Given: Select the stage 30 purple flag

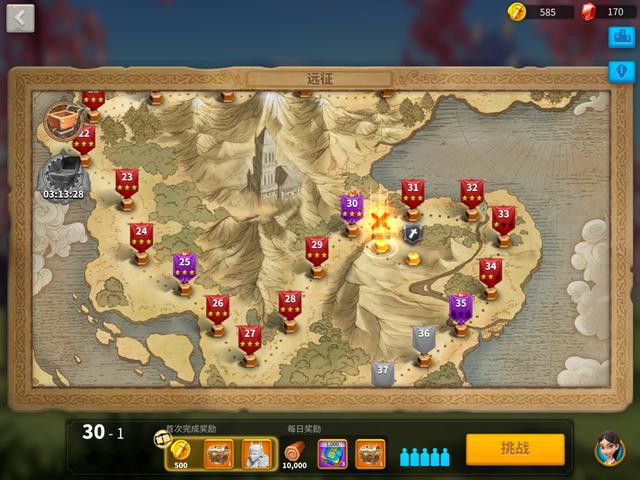Looking at the screenshot, I should point(351,208).
